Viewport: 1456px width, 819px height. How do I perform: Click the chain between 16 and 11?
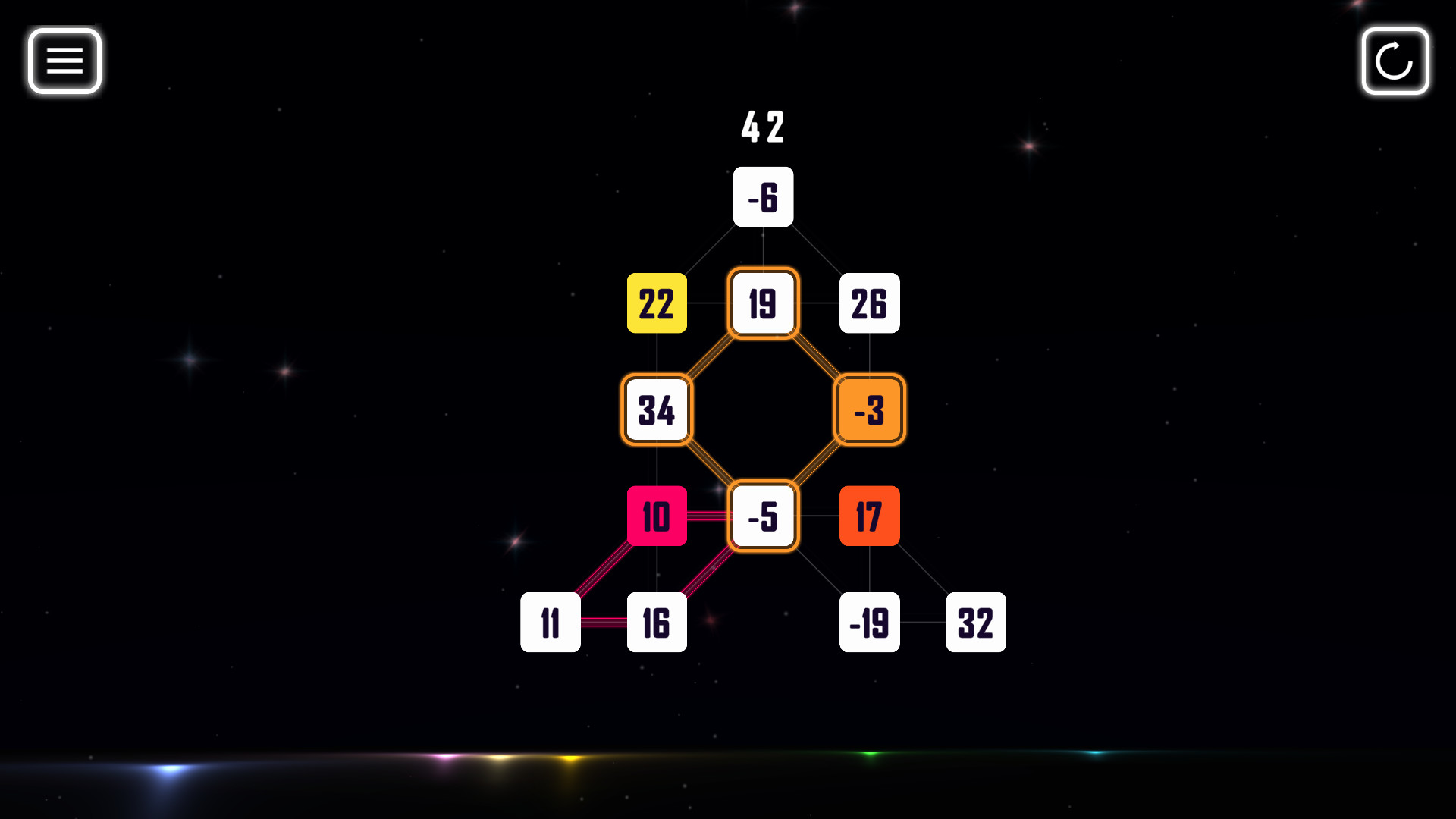[x=603, y=623]
